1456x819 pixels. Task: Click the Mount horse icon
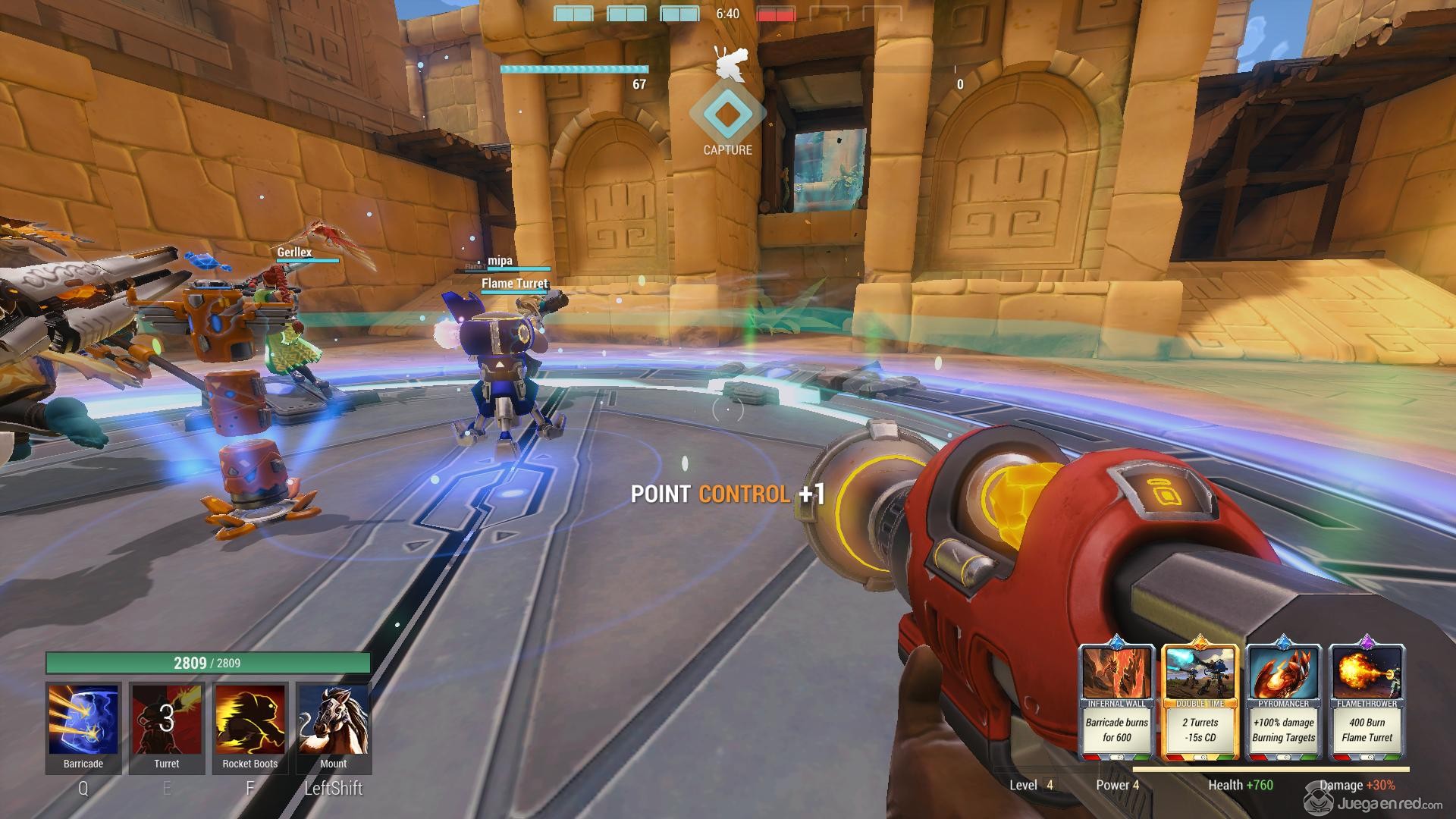(x=334, y=720)
